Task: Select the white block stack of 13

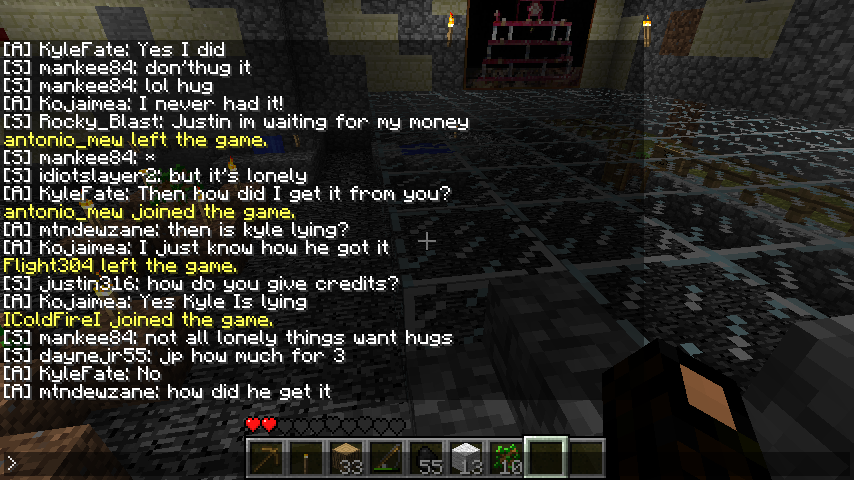Action: [x=466, y=459]
